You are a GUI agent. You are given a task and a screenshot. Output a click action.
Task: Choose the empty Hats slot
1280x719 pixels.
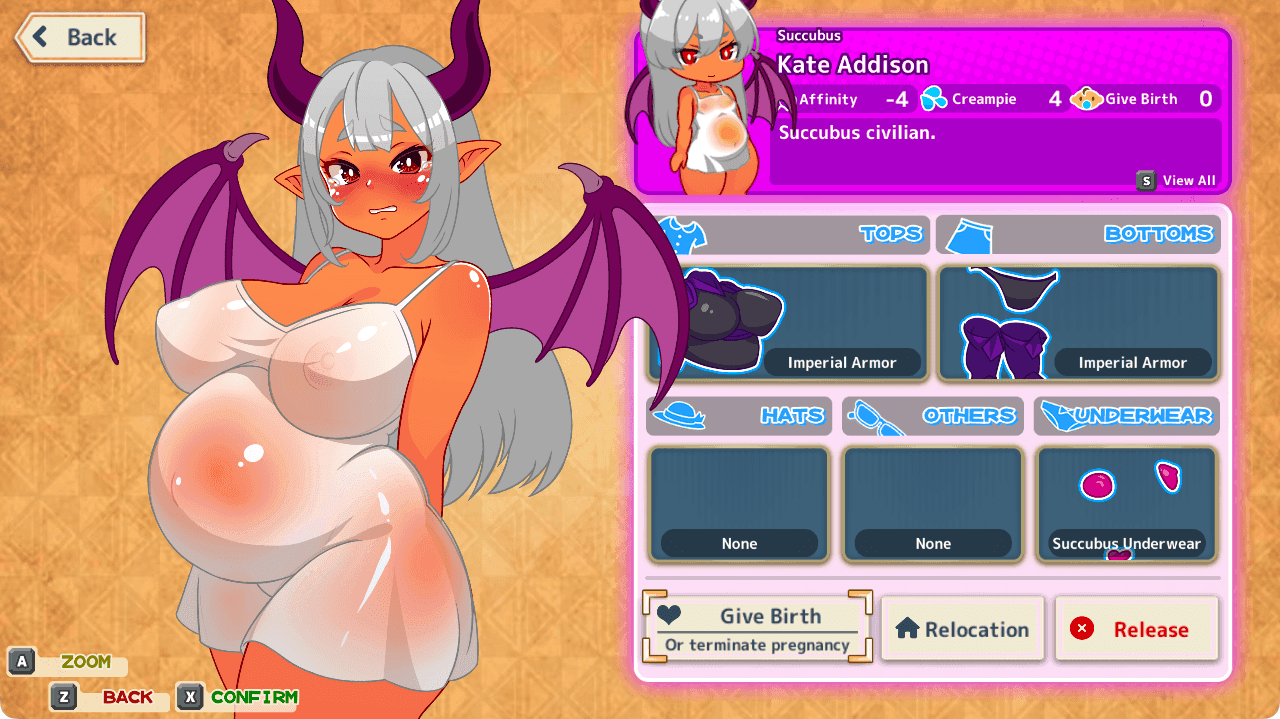point(739,504)
